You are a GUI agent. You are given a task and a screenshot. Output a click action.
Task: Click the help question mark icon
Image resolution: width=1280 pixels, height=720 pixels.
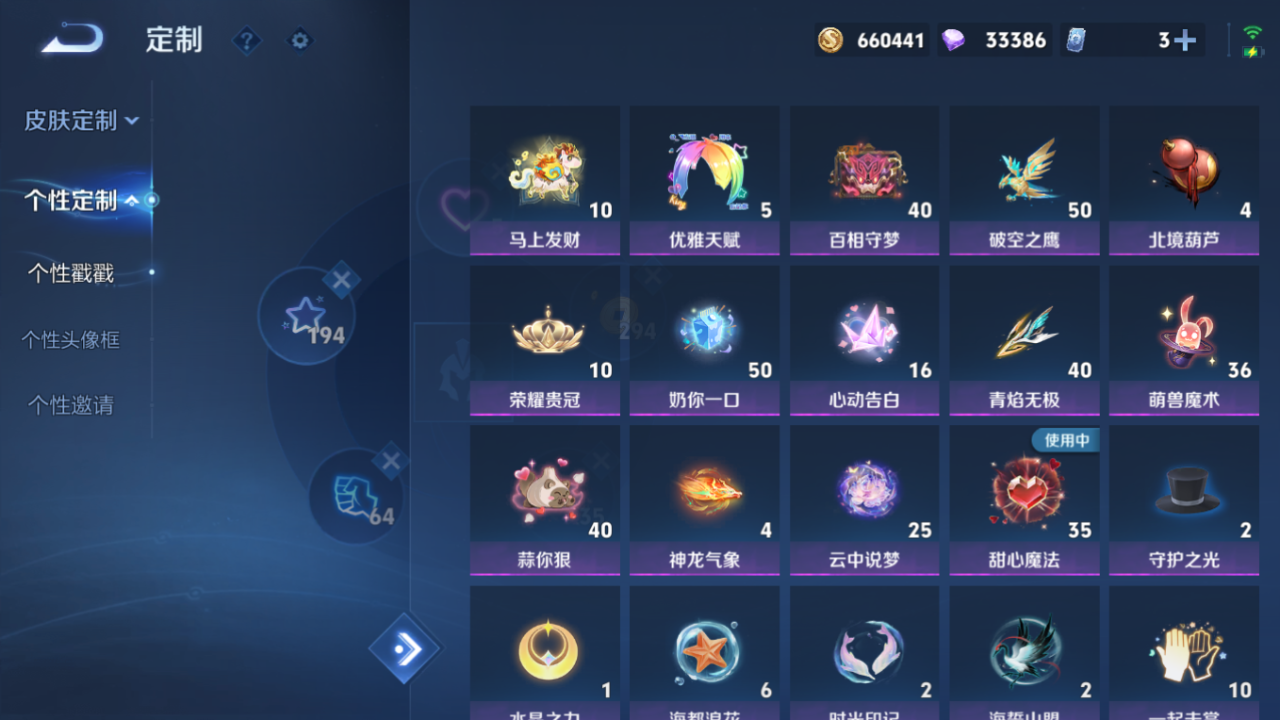(x=246, y=40)
